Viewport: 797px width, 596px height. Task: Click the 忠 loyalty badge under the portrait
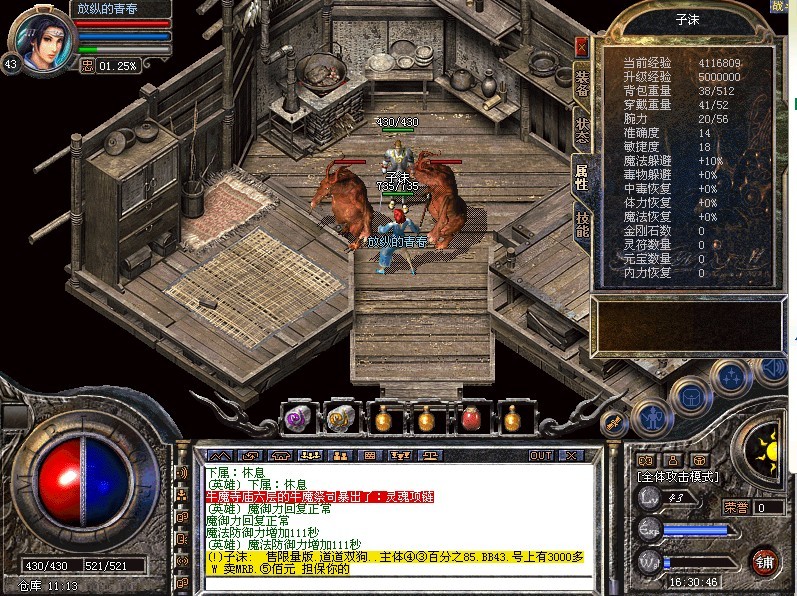[x=87, y=65]
